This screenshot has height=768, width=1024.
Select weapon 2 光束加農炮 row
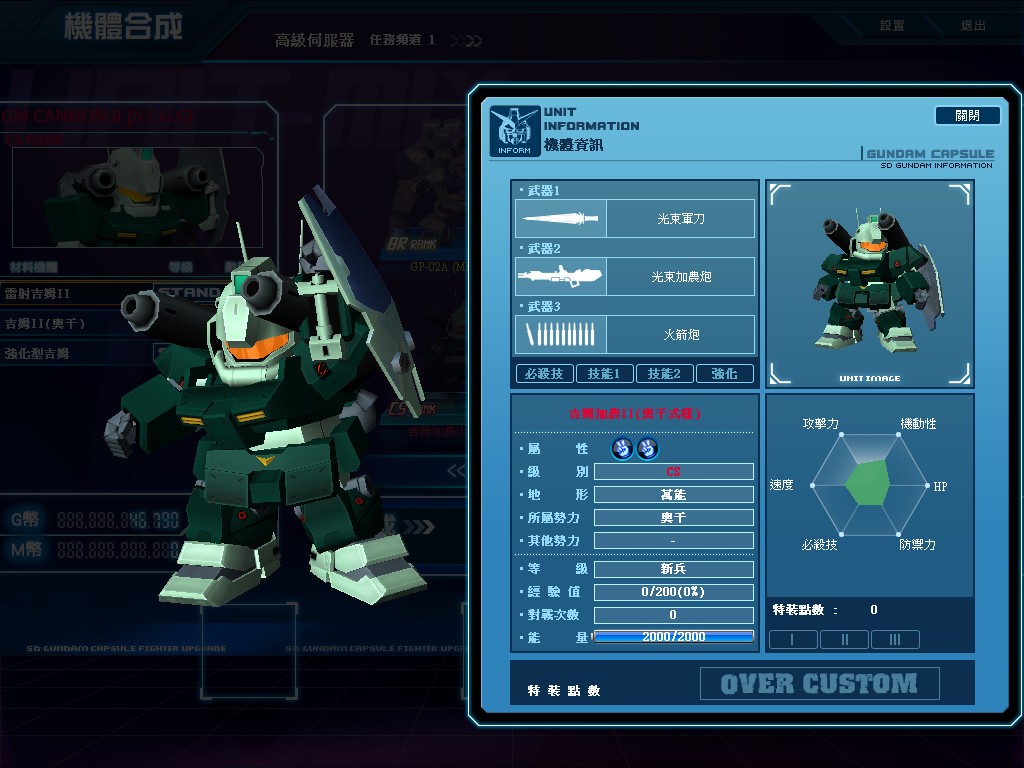click(635, 276)
